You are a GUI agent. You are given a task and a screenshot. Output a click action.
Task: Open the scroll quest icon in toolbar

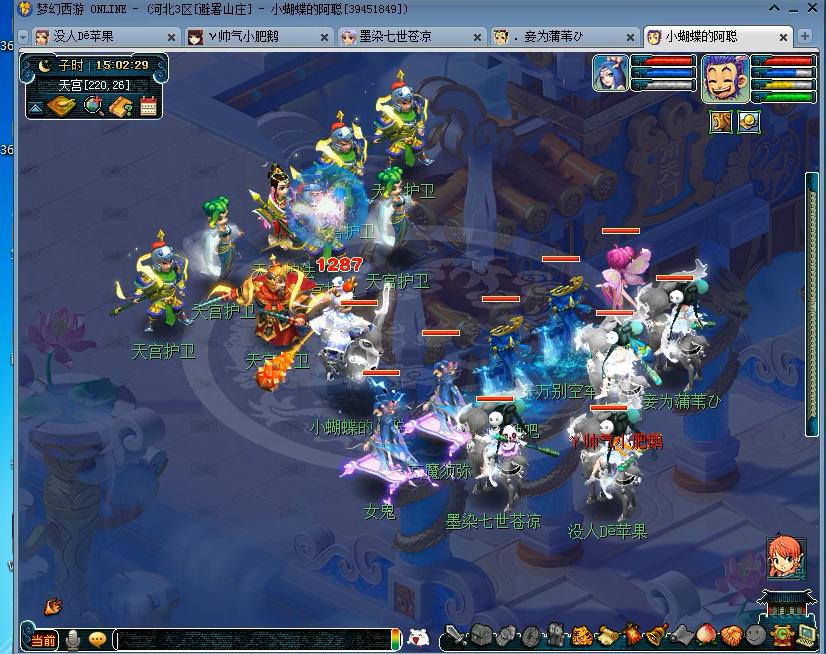pos(606,635)
